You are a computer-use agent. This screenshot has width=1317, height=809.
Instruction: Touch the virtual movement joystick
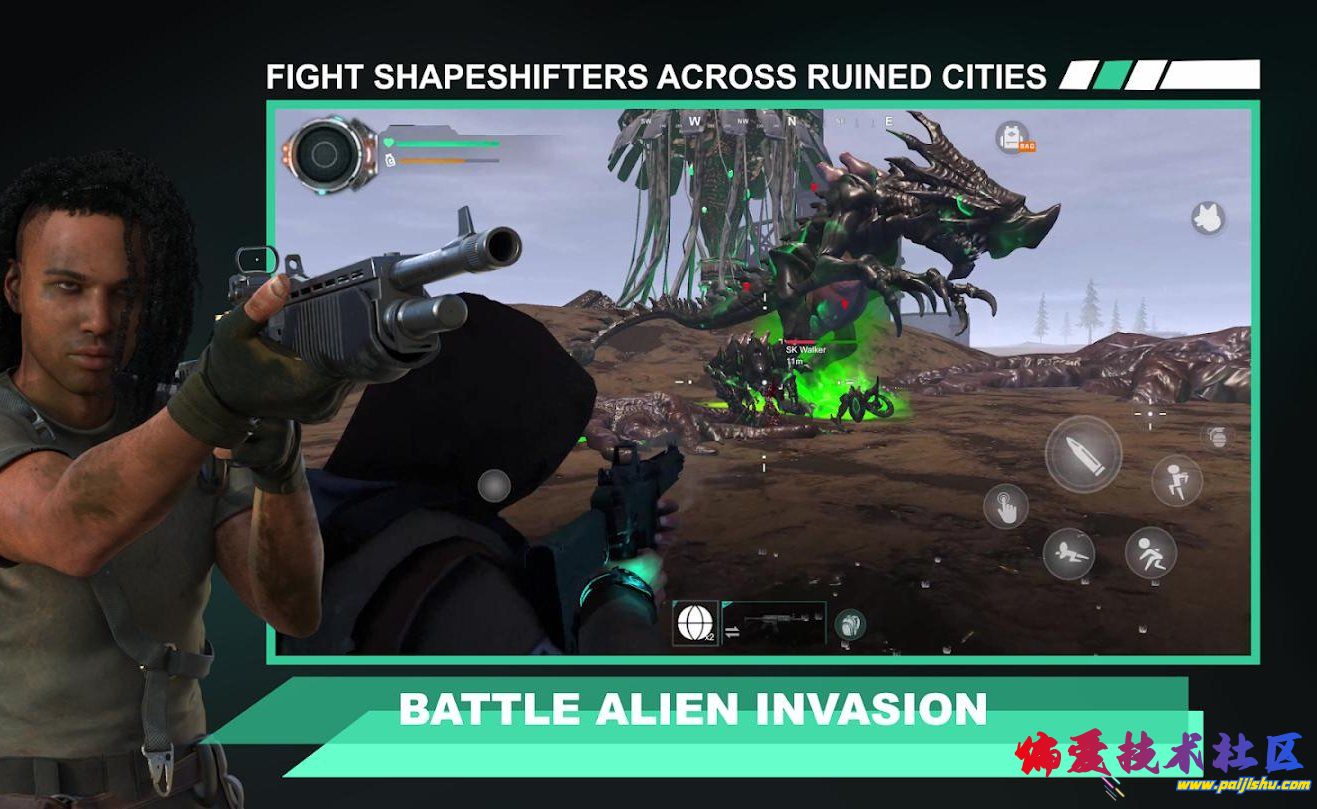click(x=493, y=486)
